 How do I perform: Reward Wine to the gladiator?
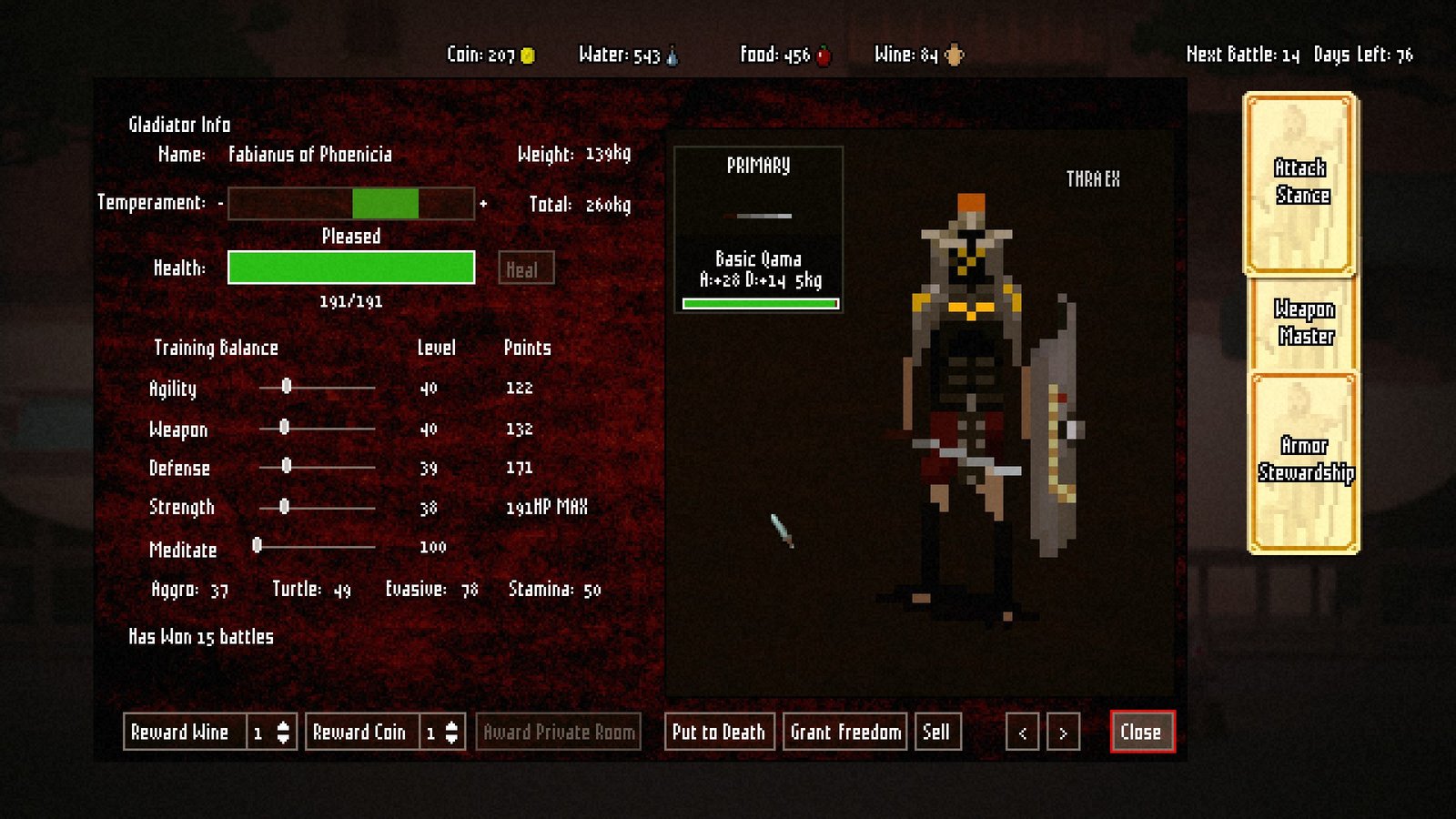(x=182, y=732)
